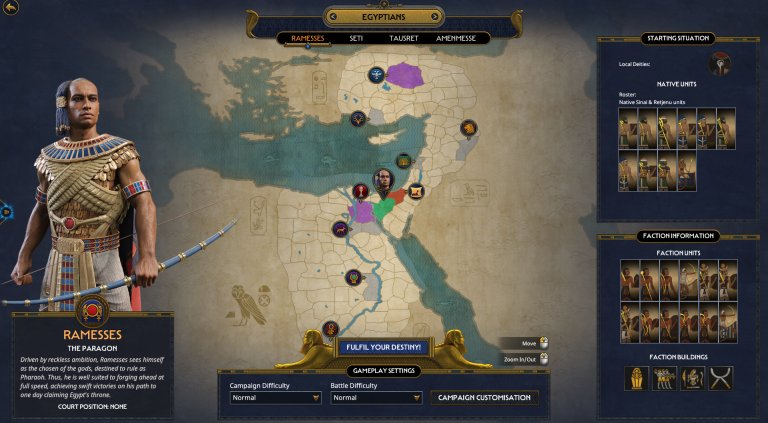This screenshot has width=768, height=423.
Task: Open the Battle Difficulty dropdown
Action: pos(376,397)
